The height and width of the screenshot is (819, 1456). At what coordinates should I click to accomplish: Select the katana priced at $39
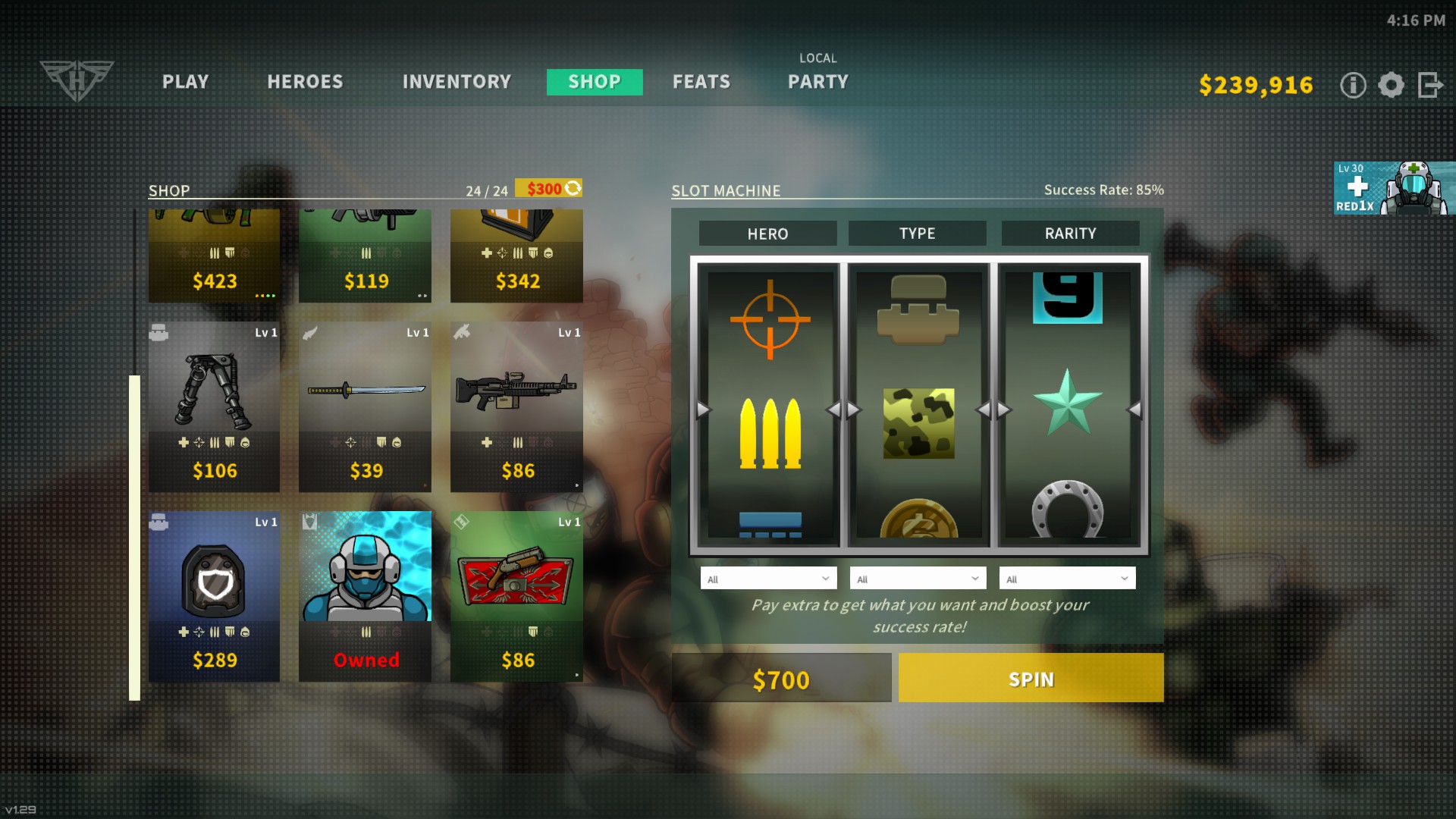click(x=366, y=407)
